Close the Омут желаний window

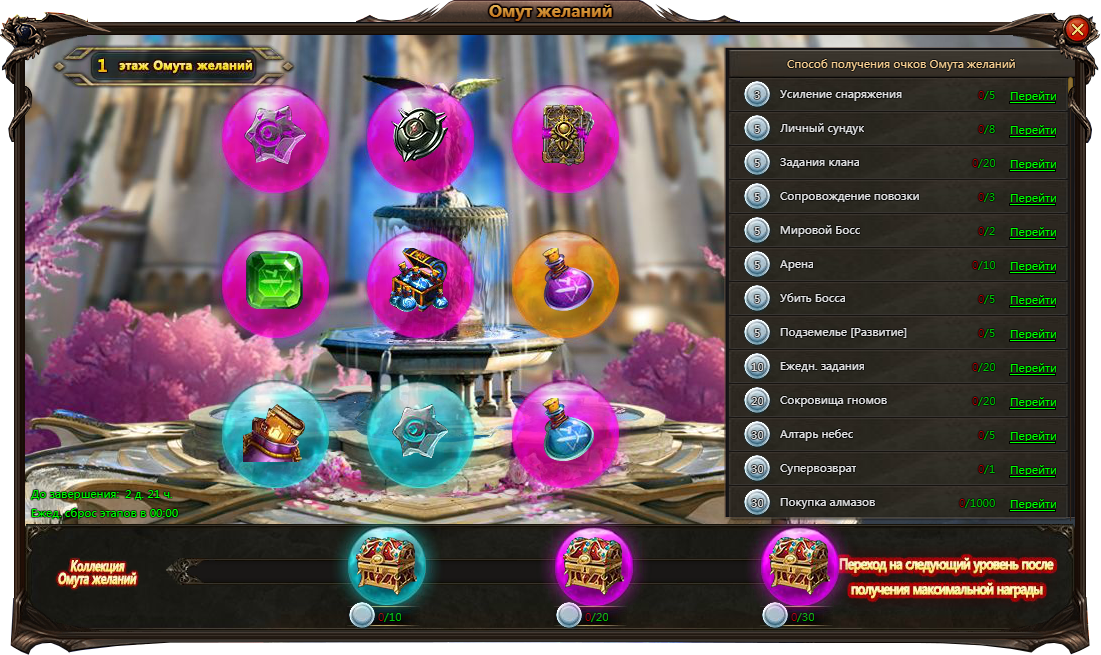1077,29
